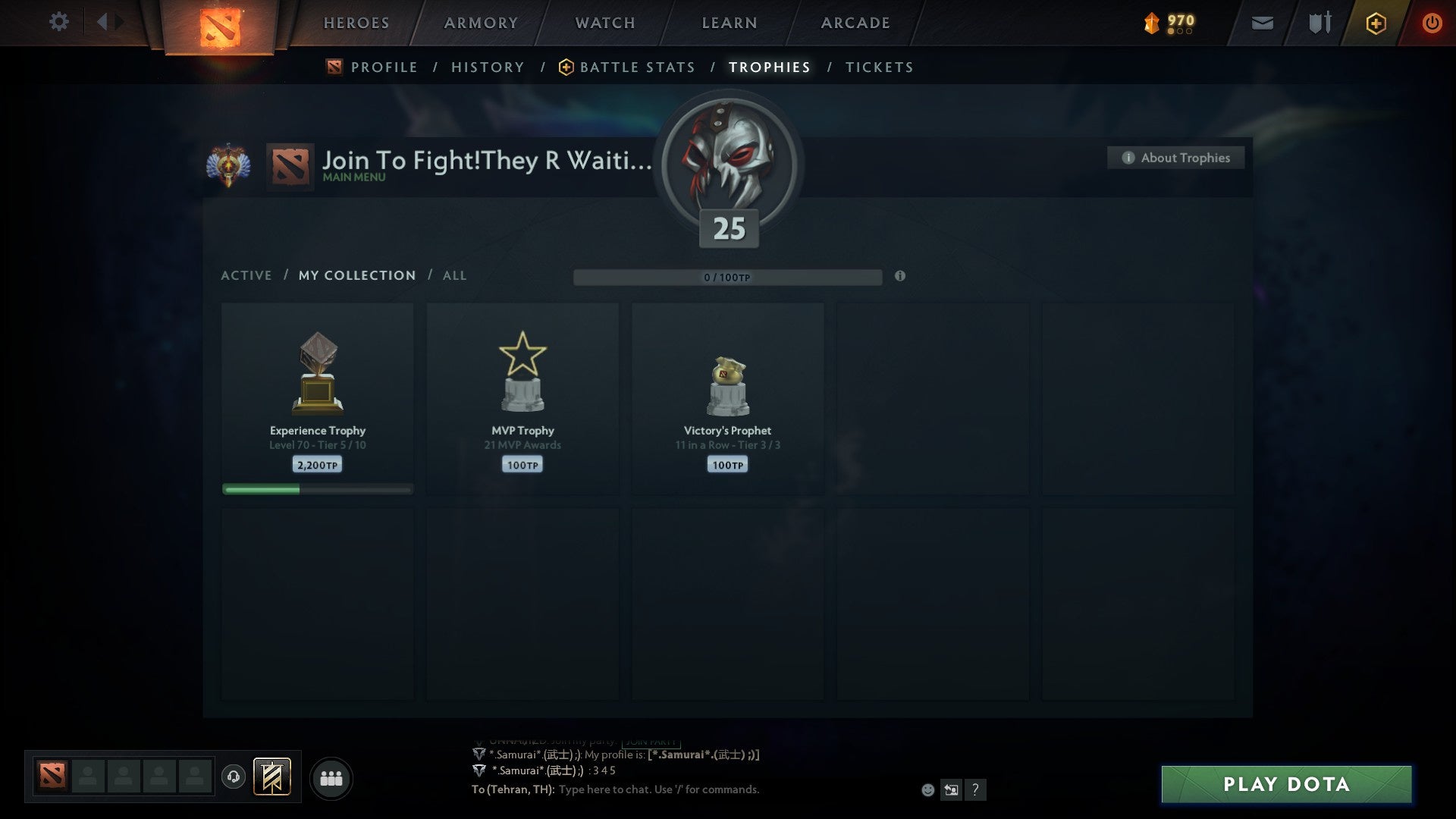Click the emoticon smiley in chat bar
This screenshot has height=819, width=1456.
(927, 790)
